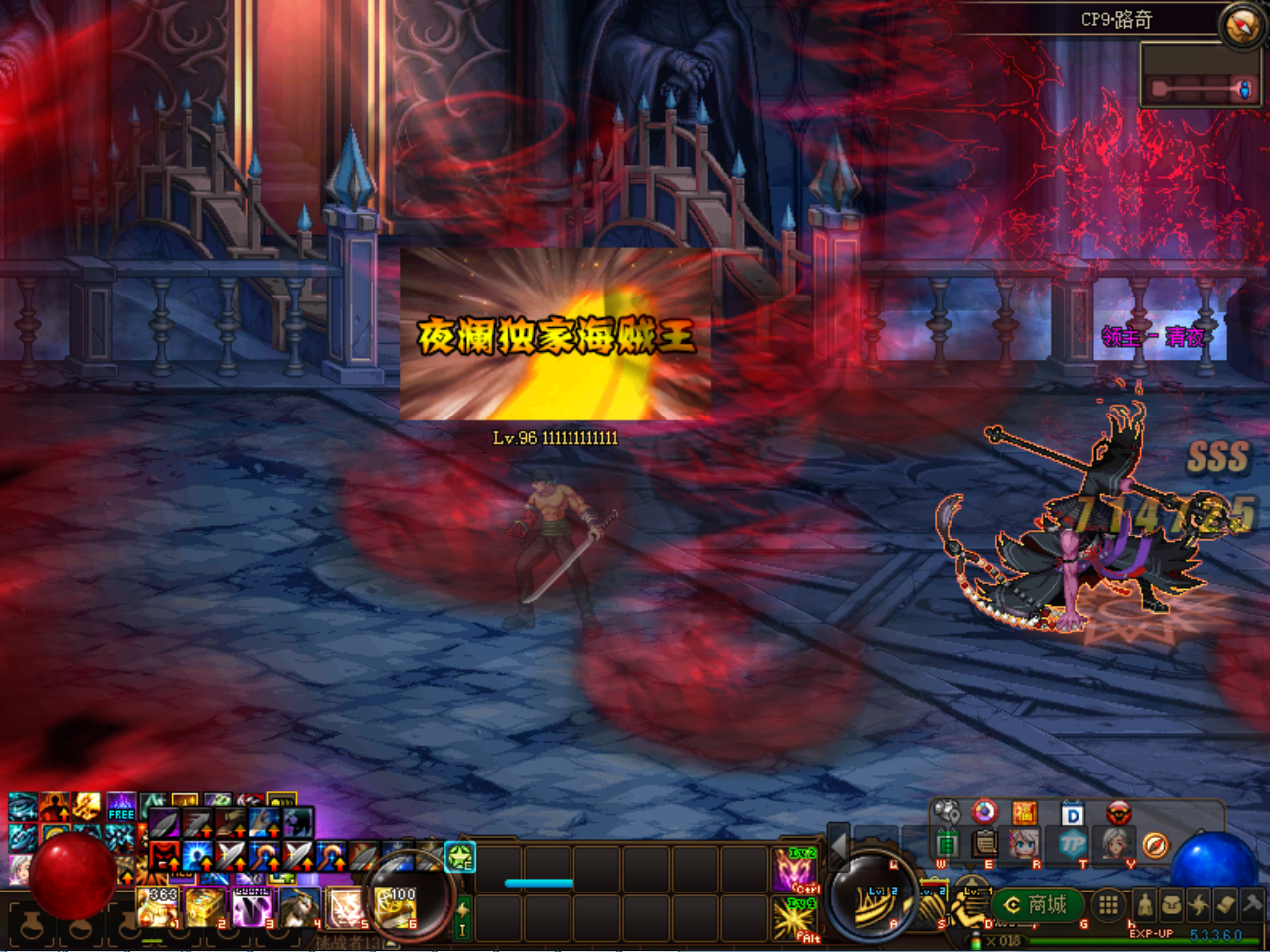Open the nine-dot grid menu button

click(x=1108, y=904)
